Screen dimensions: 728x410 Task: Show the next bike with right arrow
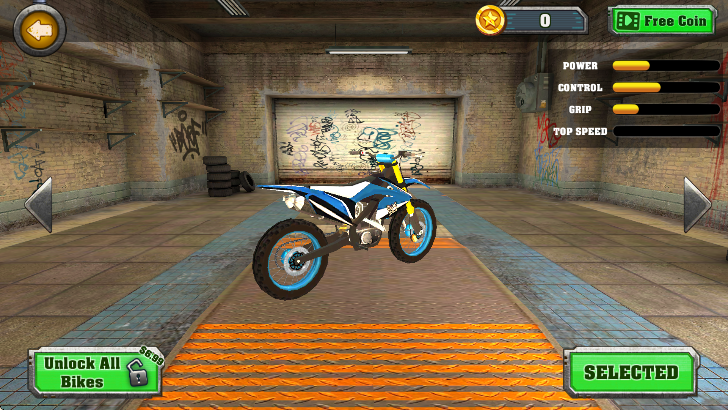[696, 205]
